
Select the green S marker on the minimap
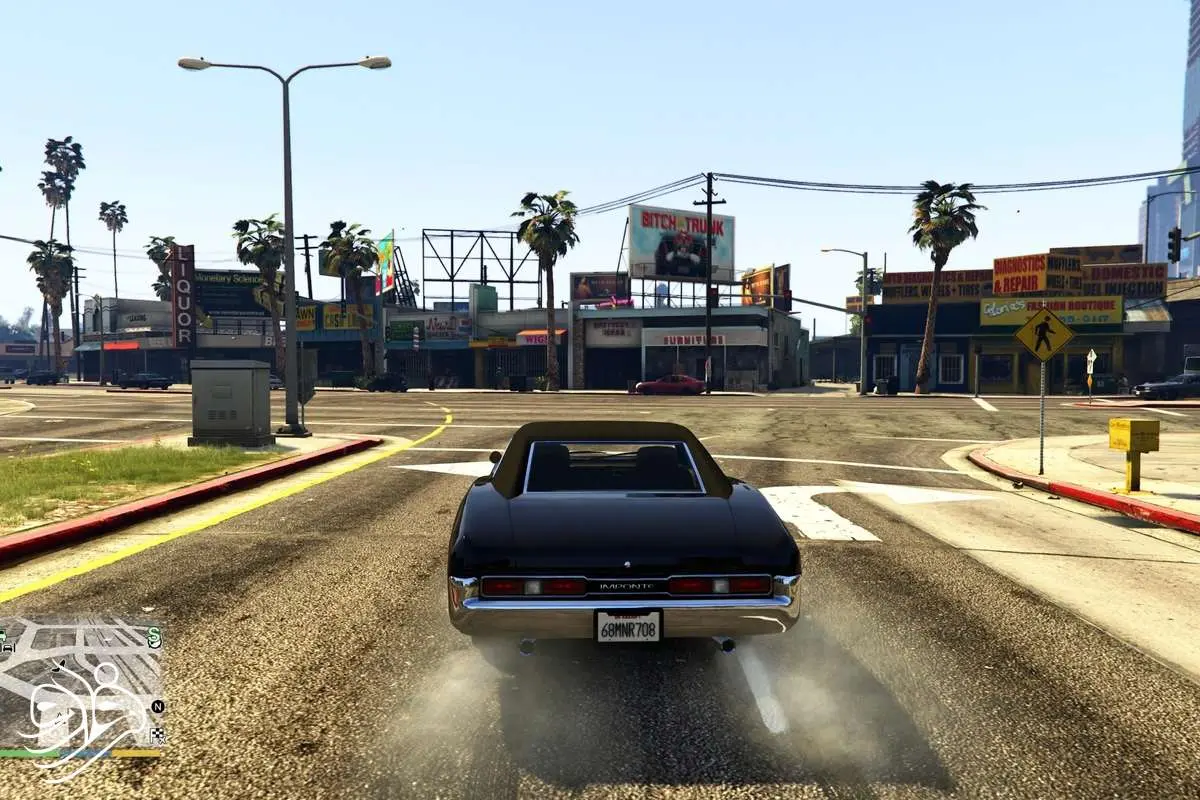154,636
